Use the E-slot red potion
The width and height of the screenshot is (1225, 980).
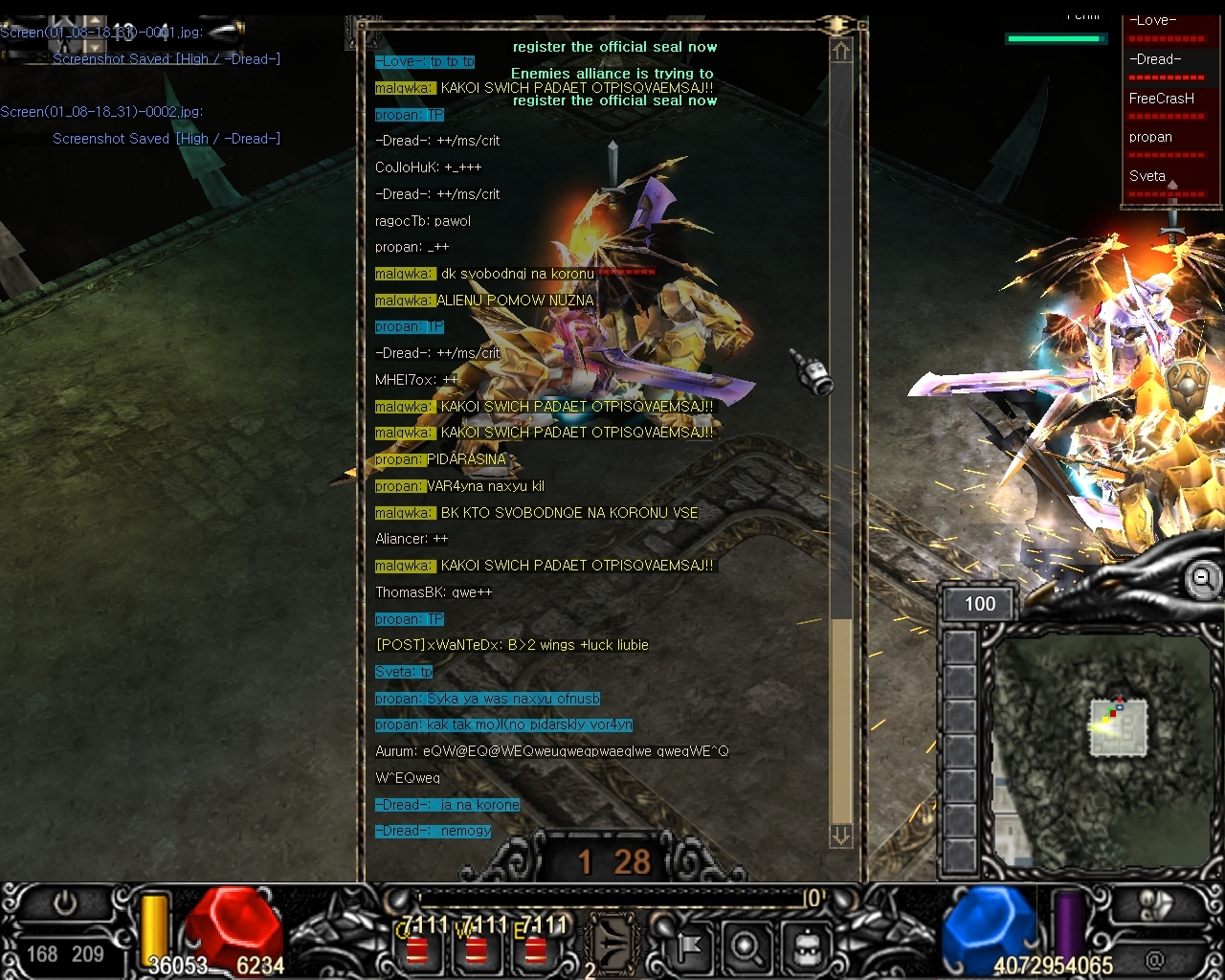click(535, 947)
